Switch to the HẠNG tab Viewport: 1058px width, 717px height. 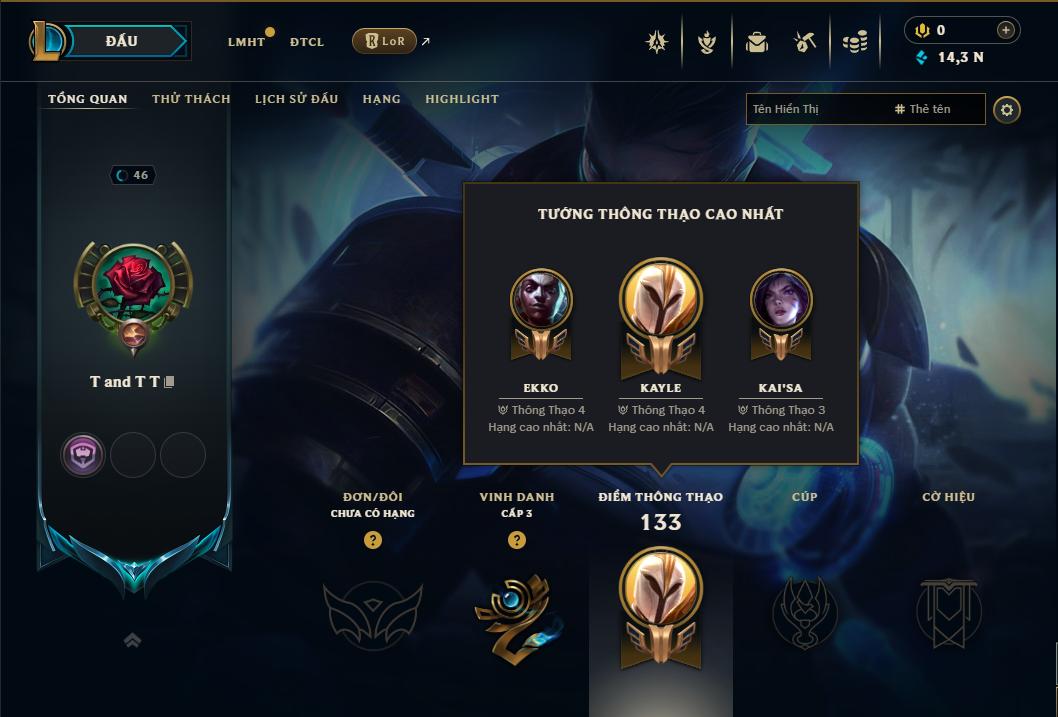pyautogui.click(x=381, y=99)
